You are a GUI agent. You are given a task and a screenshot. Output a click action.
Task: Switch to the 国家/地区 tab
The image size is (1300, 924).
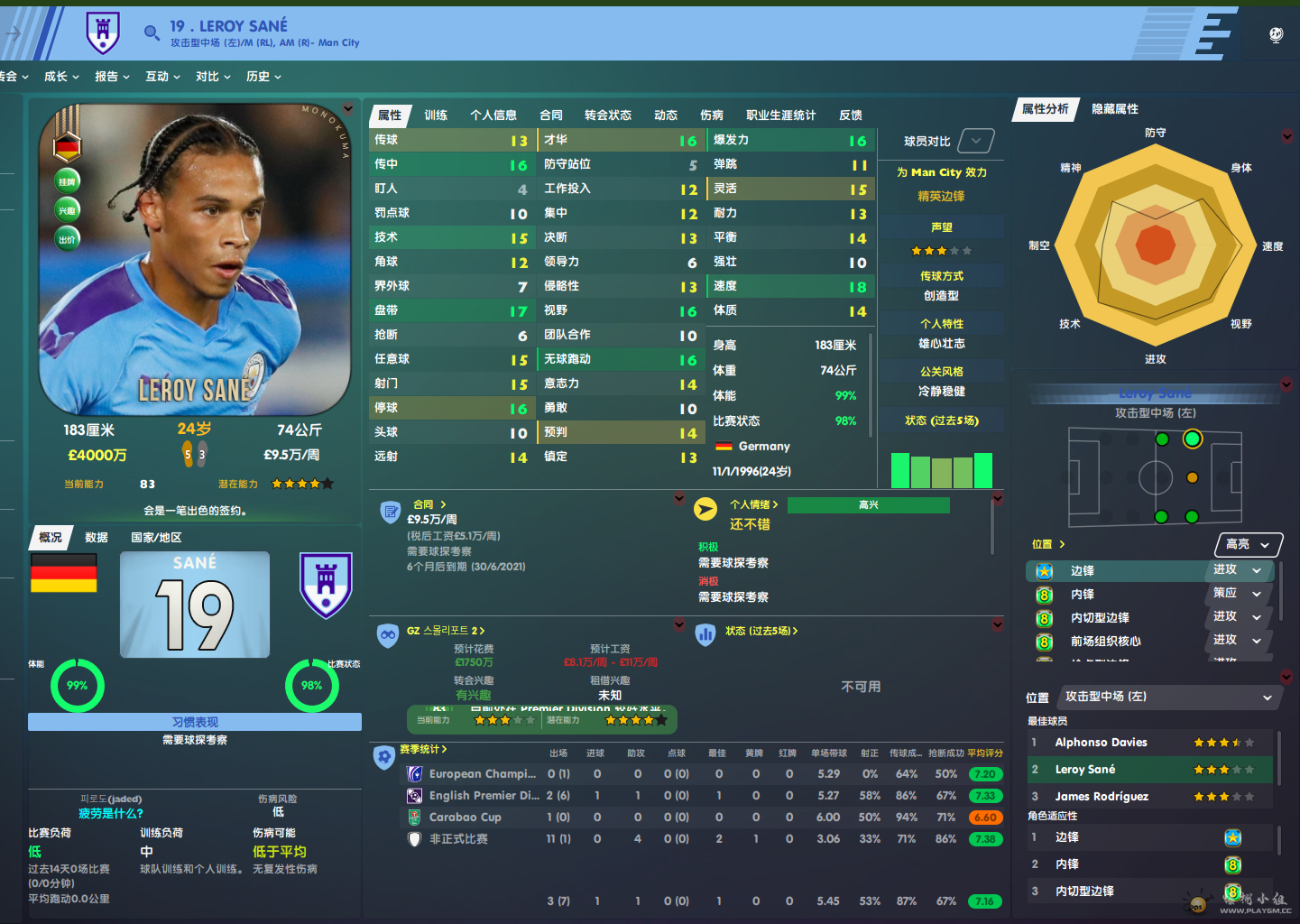[156, 538]
